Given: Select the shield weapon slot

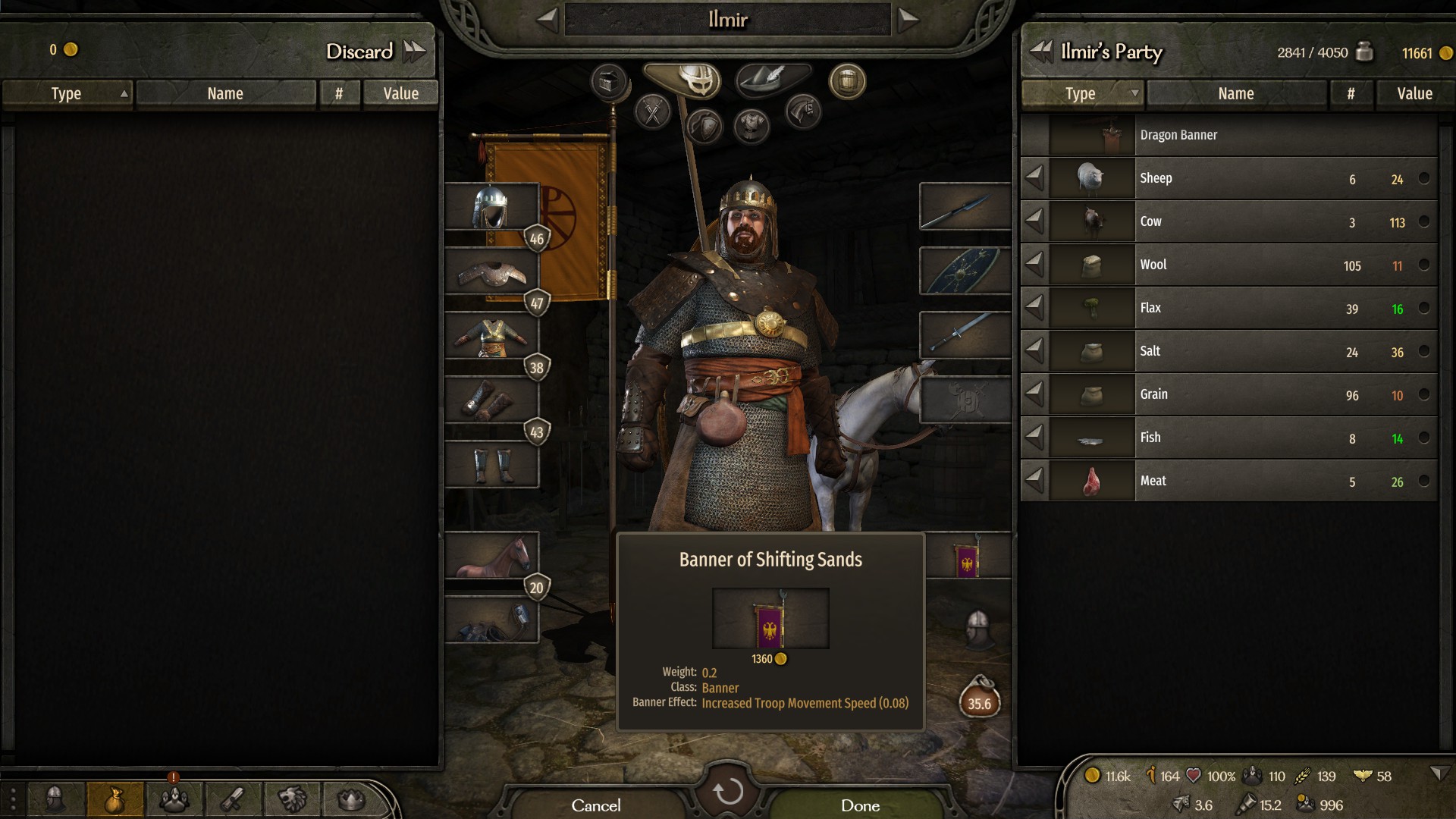Looking at the screenshot, I should [965, 271].
